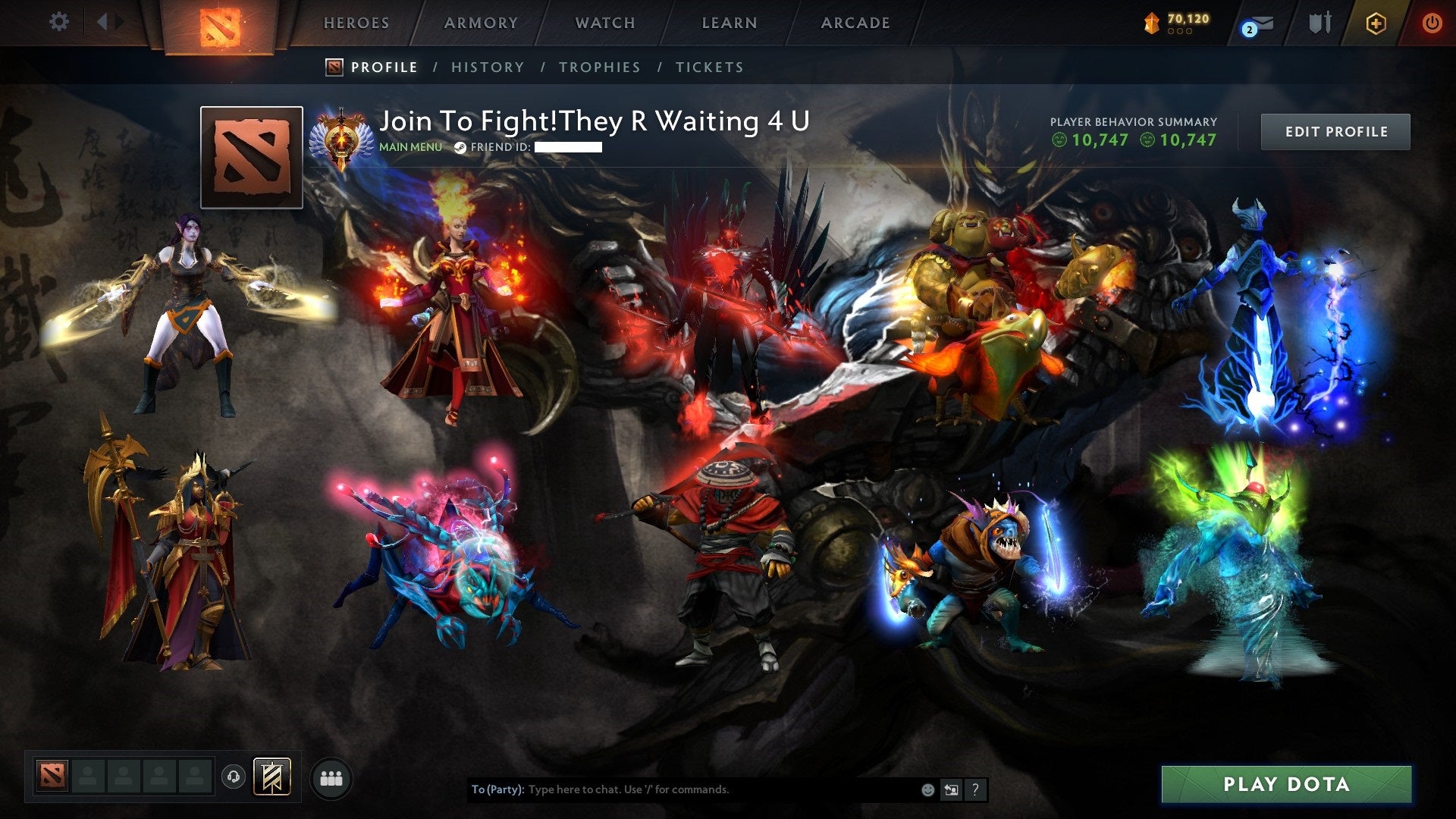Open the ARCADE menu
This screenshot has width=1456, height=819.
[855, 23]
